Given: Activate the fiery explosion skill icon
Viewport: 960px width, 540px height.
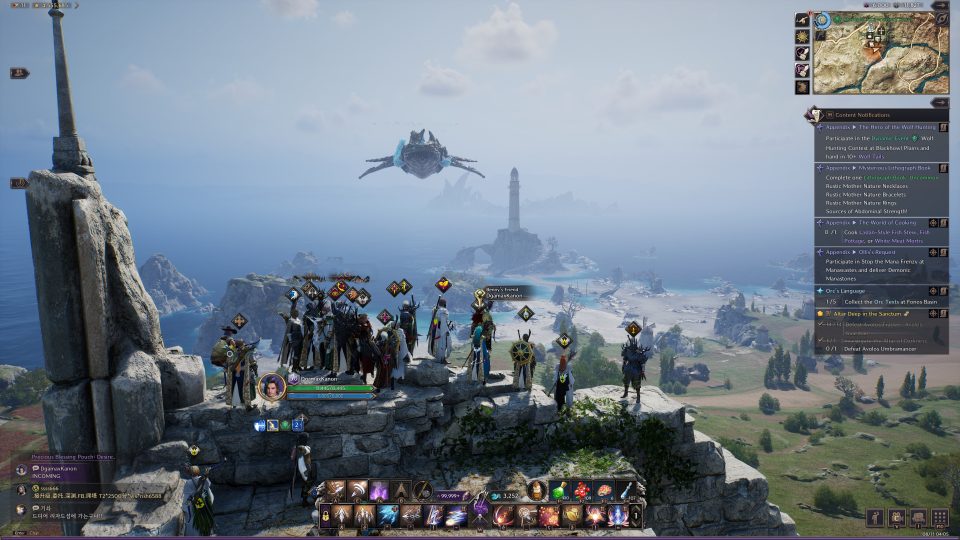Looking at the screenshot, I should (549, 516).
